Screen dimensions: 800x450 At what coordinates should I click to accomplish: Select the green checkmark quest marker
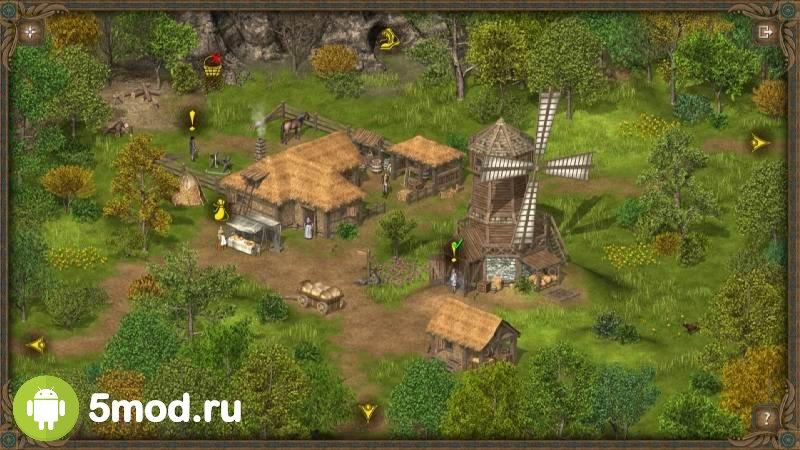(x=457, y=248)
